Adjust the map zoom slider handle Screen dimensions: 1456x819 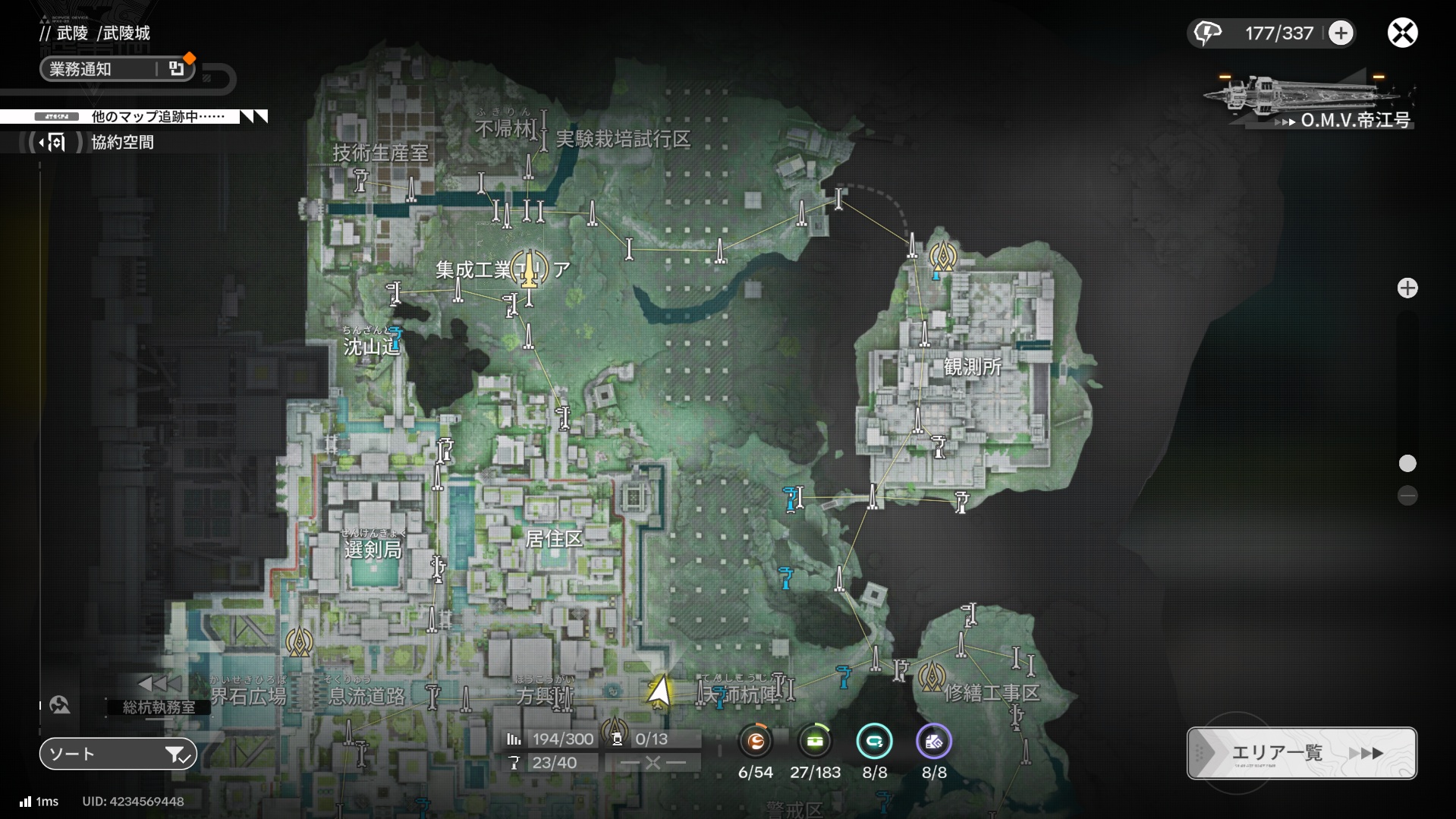click(1407, 464)
